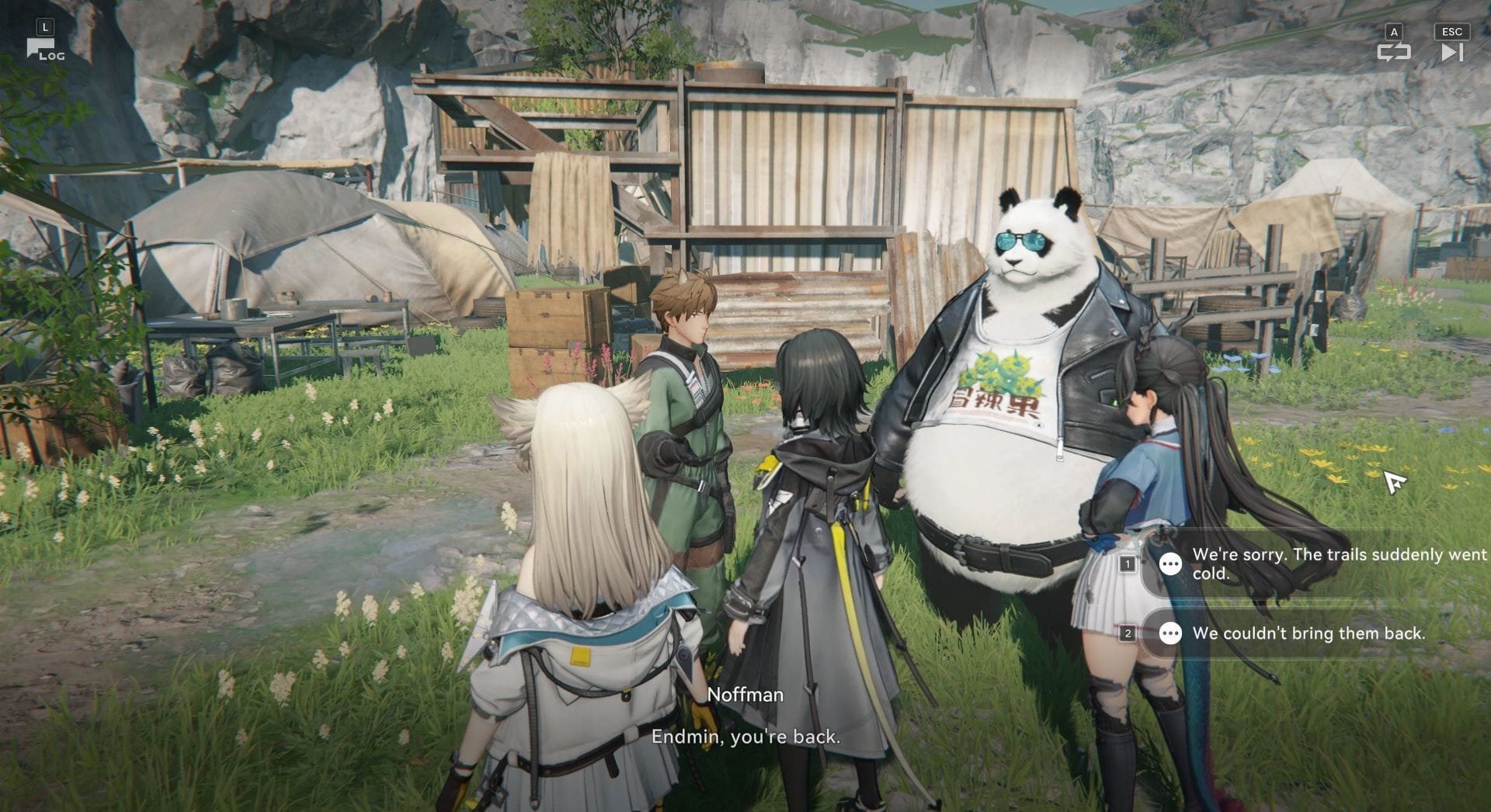Choose "We're sorry. The trails suddenly went cold."
This screenshot has width=1491, height=812.
click(1320, 564)
